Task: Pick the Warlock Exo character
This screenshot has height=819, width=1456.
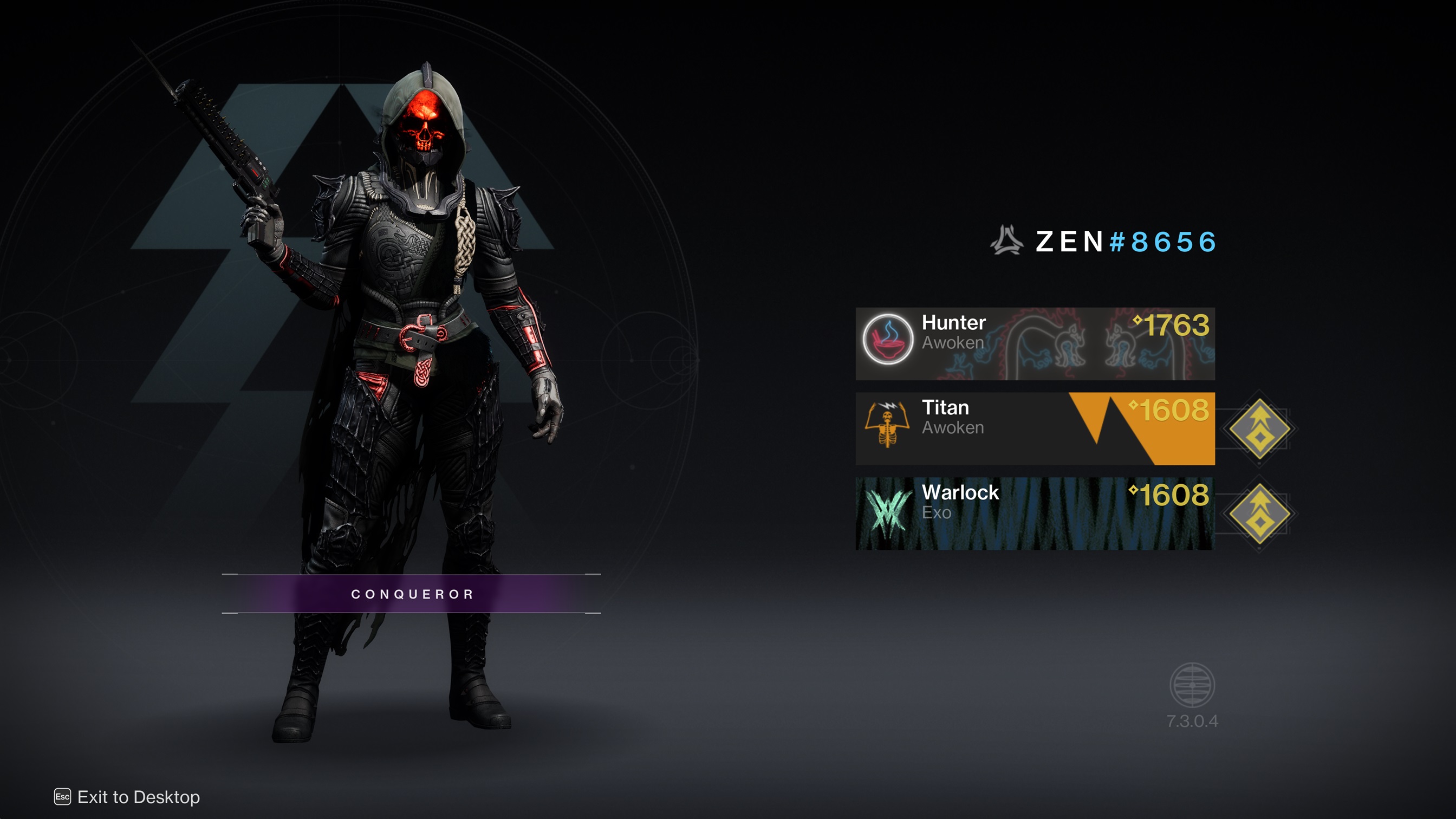Action: (1035, 513)
